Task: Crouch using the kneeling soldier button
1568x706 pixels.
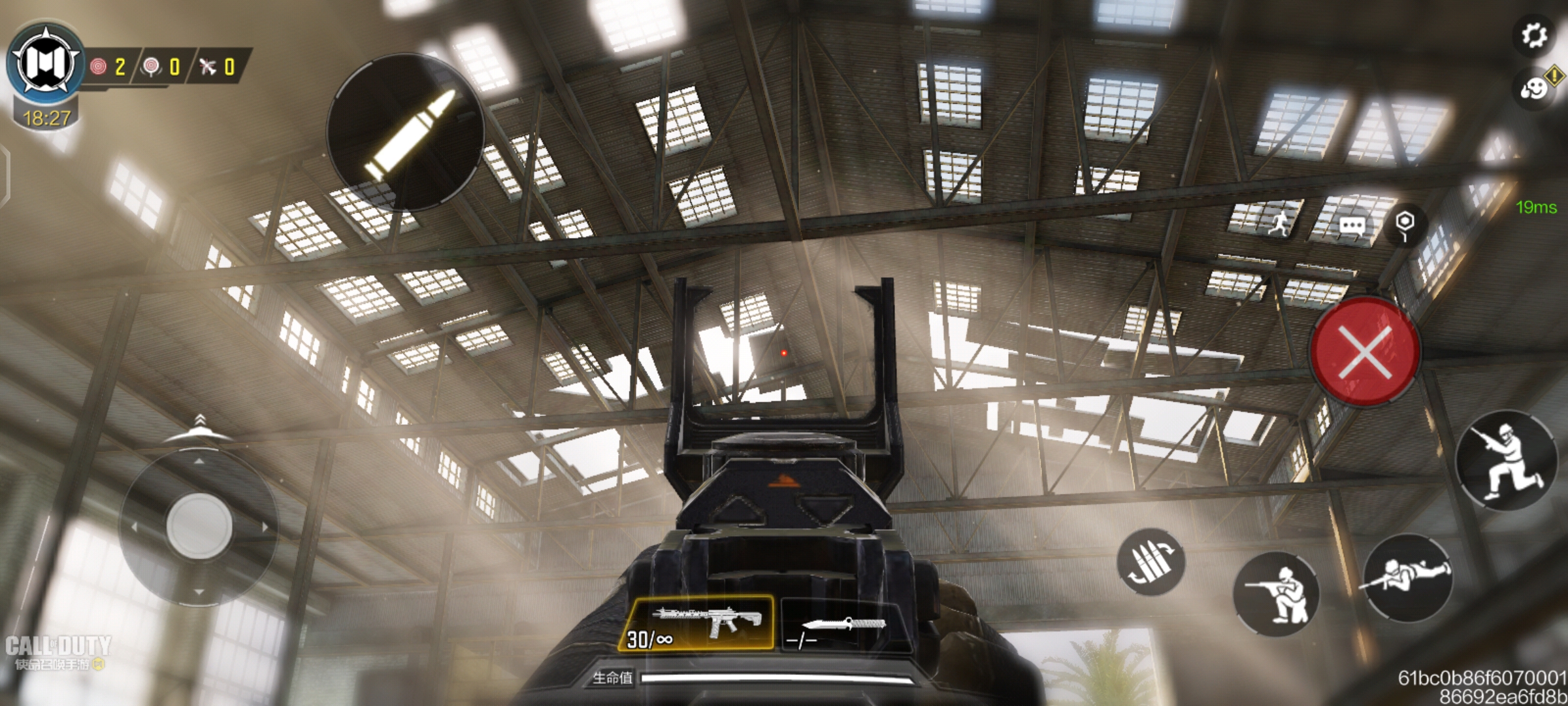Action: click(1276, 594)
